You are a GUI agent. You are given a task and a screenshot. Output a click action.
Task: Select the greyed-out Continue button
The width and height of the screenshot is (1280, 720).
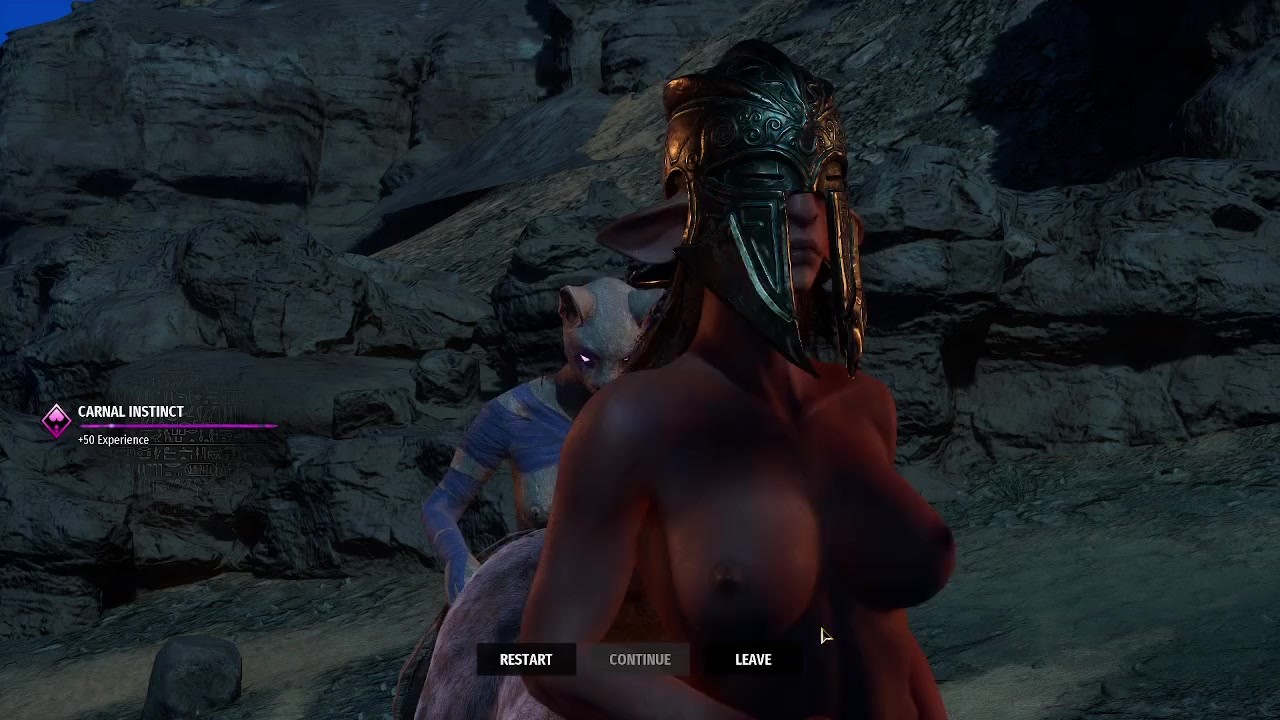coord(640,659)
